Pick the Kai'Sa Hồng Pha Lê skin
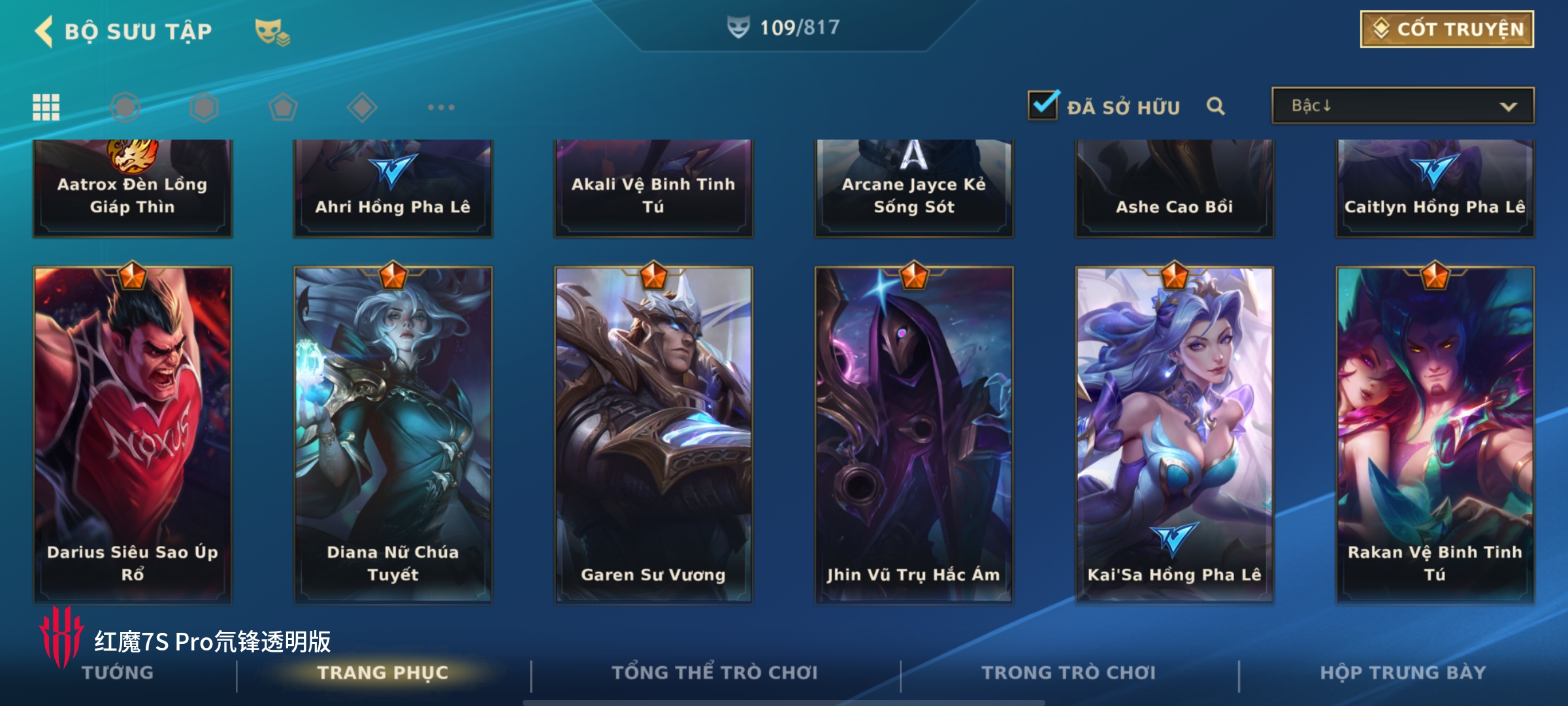 pyautogui.click(x=1174, y=434)
